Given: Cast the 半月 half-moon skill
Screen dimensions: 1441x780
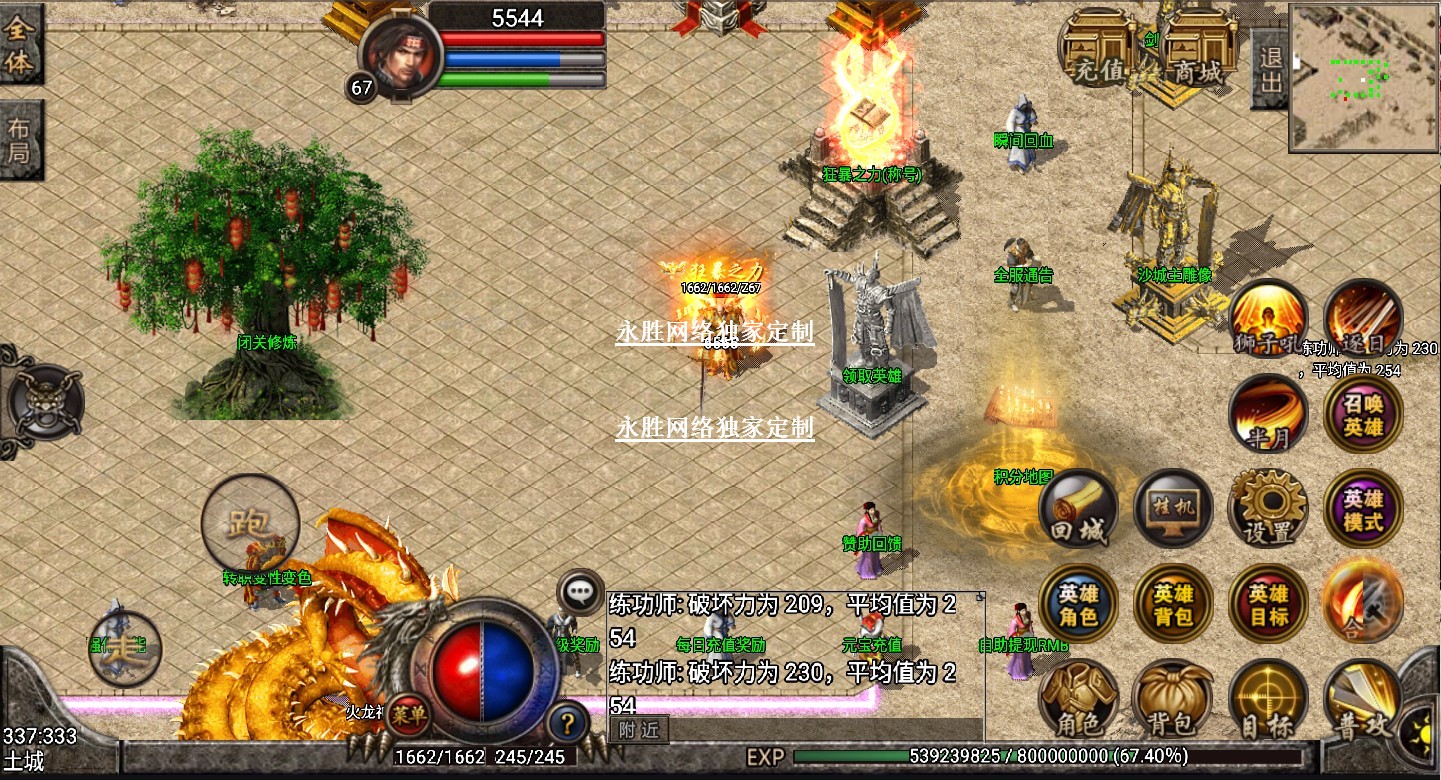Looking at the screenshot, I should tap(1269, 415).
